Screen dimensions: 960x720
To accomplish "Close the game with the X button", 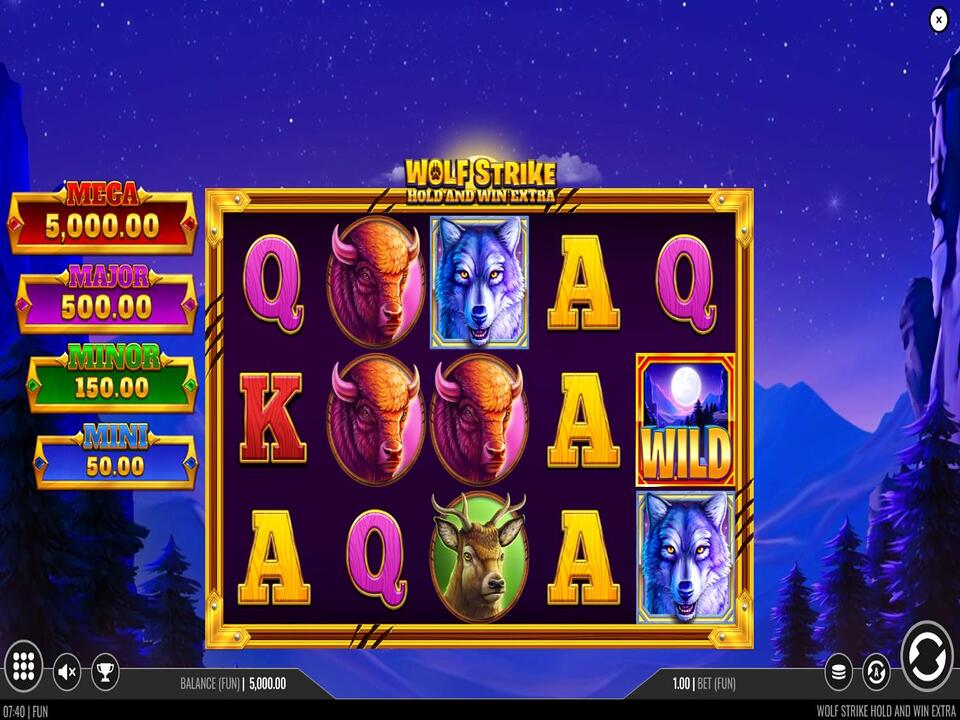I will click(x=938, y=19).
